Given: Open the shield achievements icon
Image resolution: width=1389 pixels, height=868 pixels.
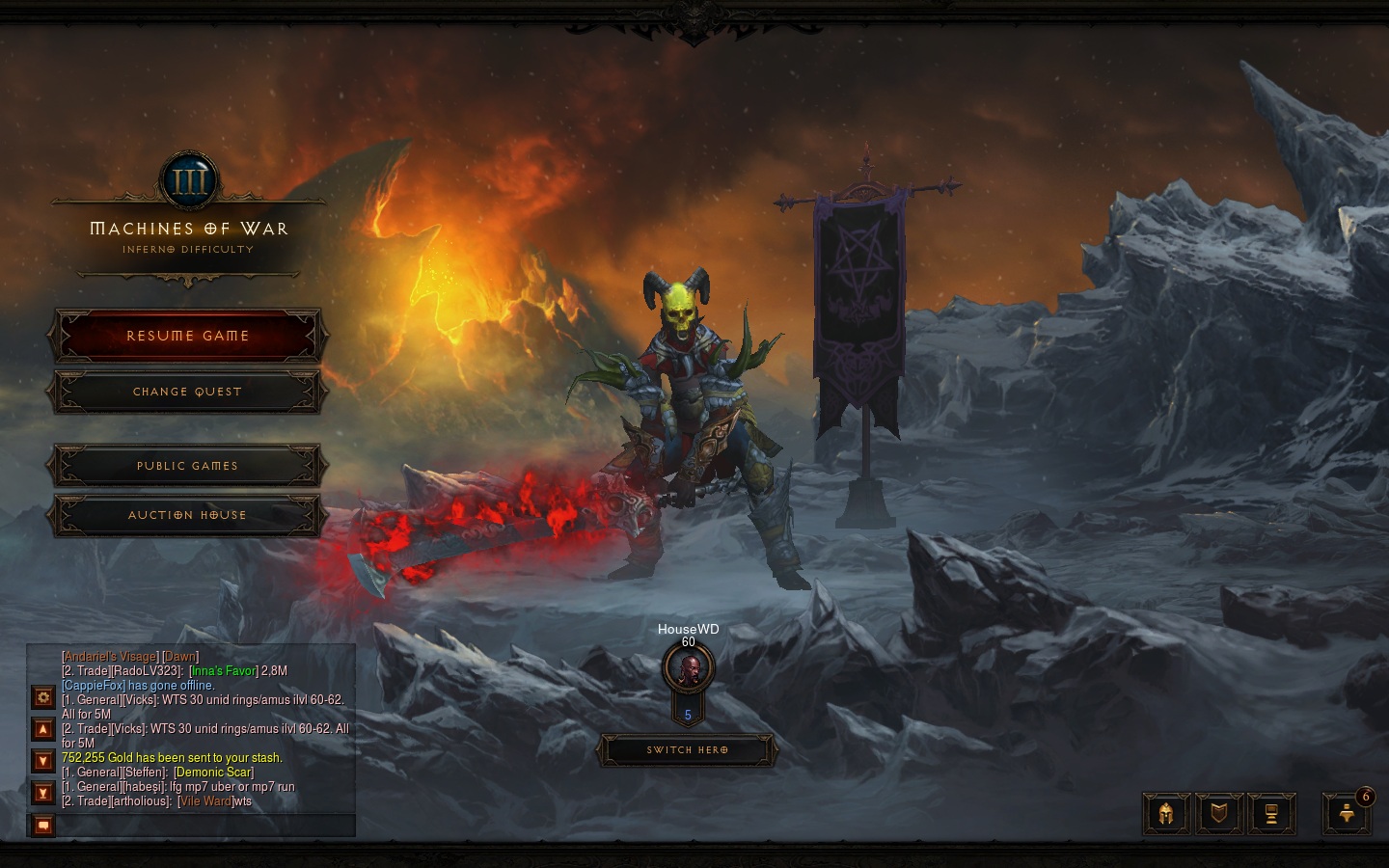Looking at the screenshot, I should coord(1219,814).
